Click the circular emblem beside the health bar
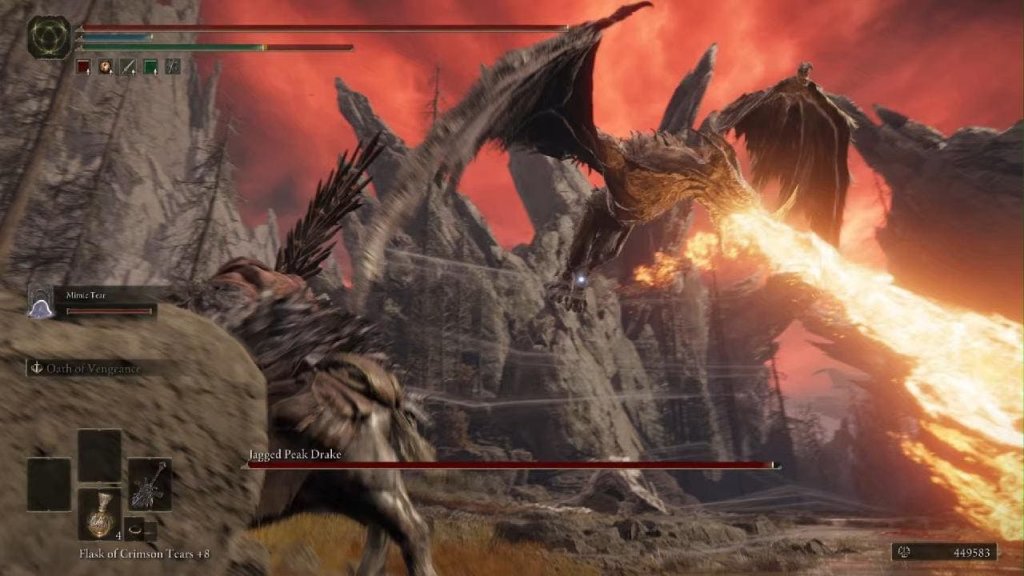Viewport: 1024px width, 576px height. (48, 36)
